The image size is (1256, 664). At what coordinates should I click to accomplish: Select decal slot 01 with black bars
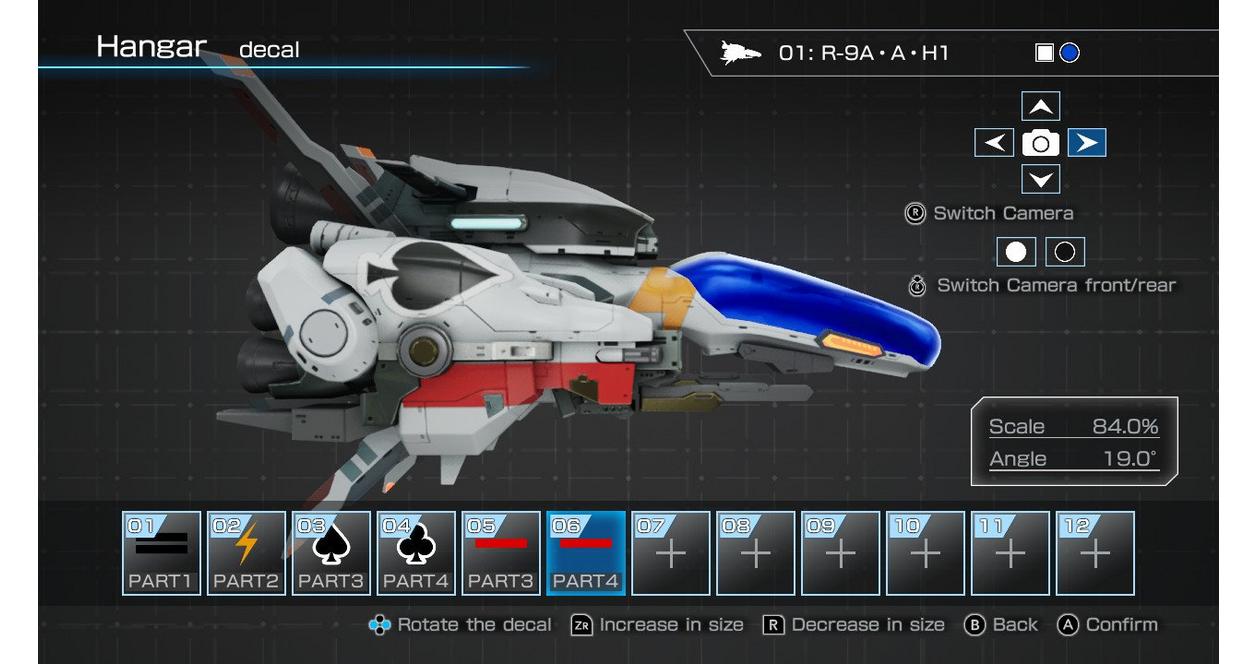(x=162, y=553)
